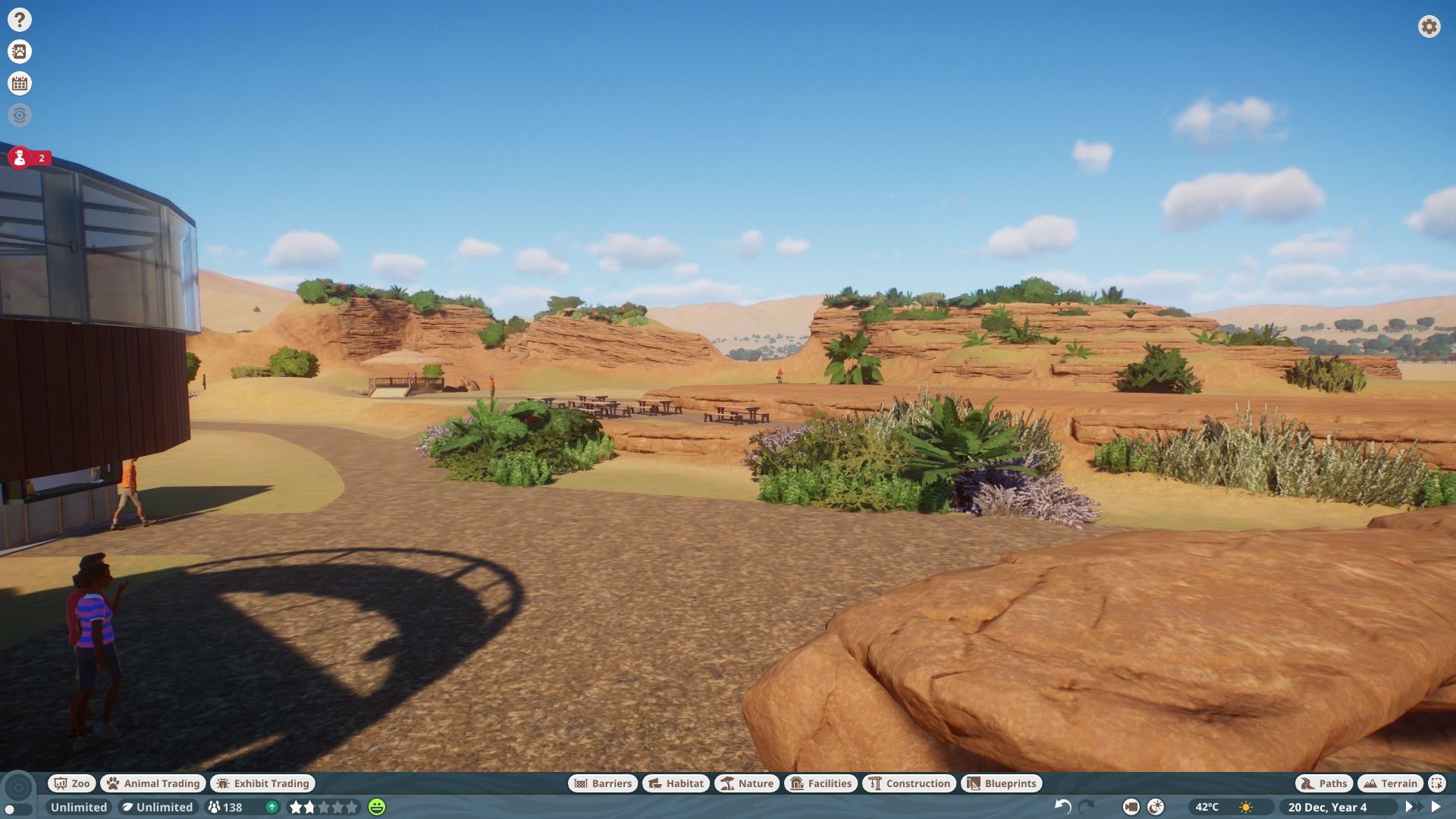Screen dimensions: 1456x819
Task: Open the Construction tool
Action: click(909, 783)
